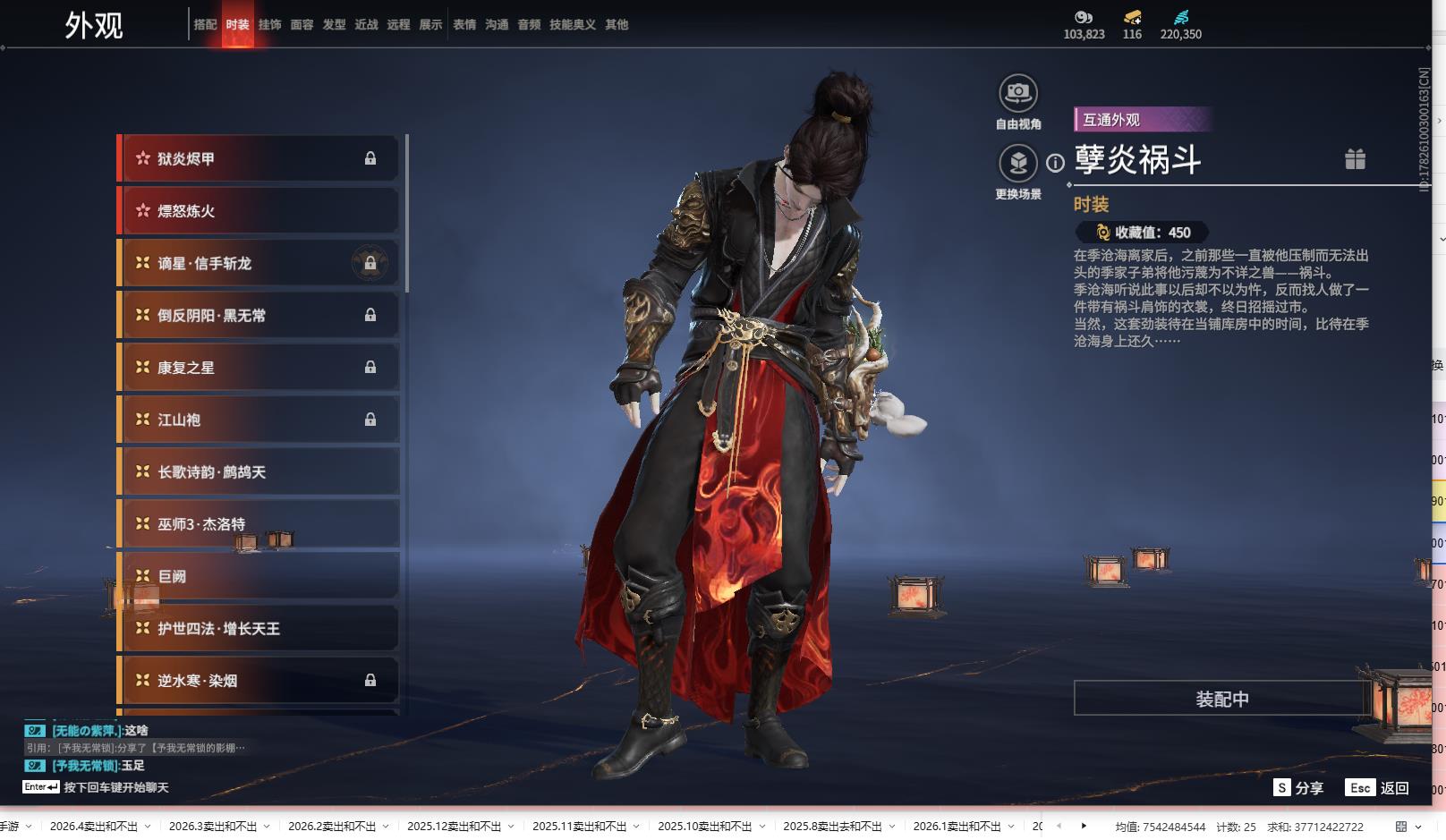This screenshot has width=1446, height=840.
Task: Choose the 江山袍 outfit
Action: coord(259,420)
